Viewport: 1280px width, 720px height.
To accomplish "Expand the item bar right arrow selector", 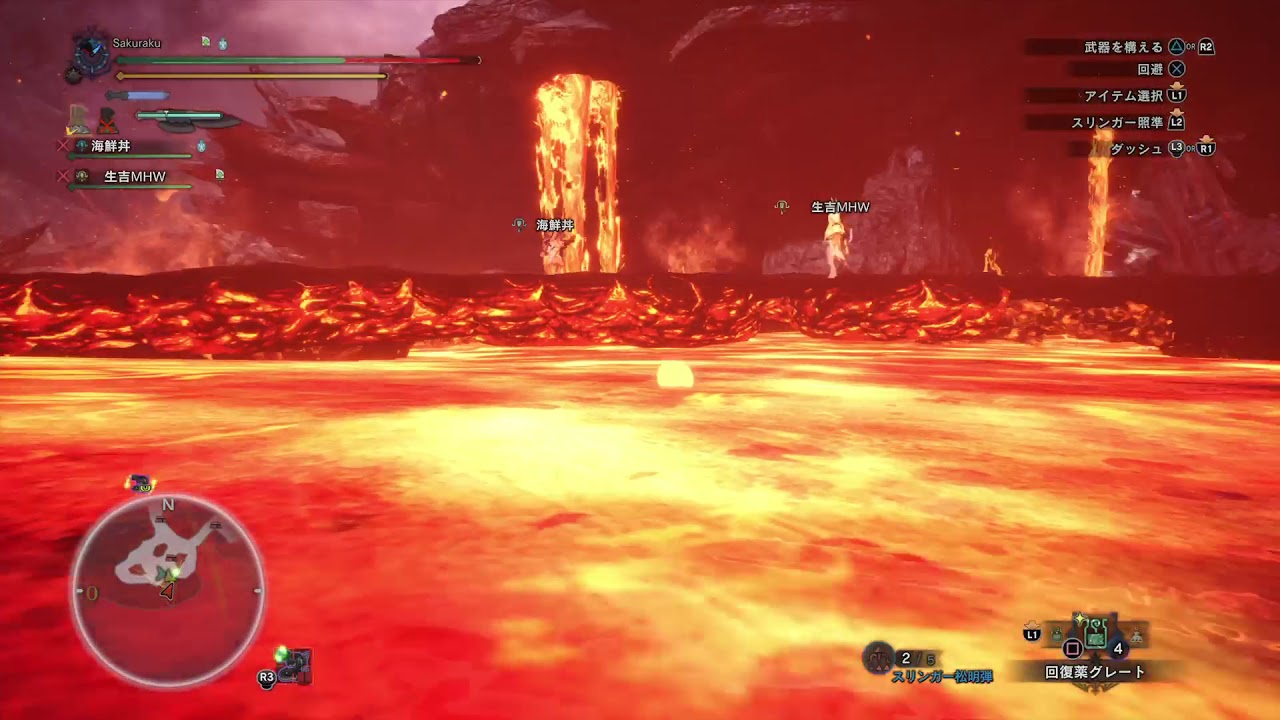I will click(1137, 636).
